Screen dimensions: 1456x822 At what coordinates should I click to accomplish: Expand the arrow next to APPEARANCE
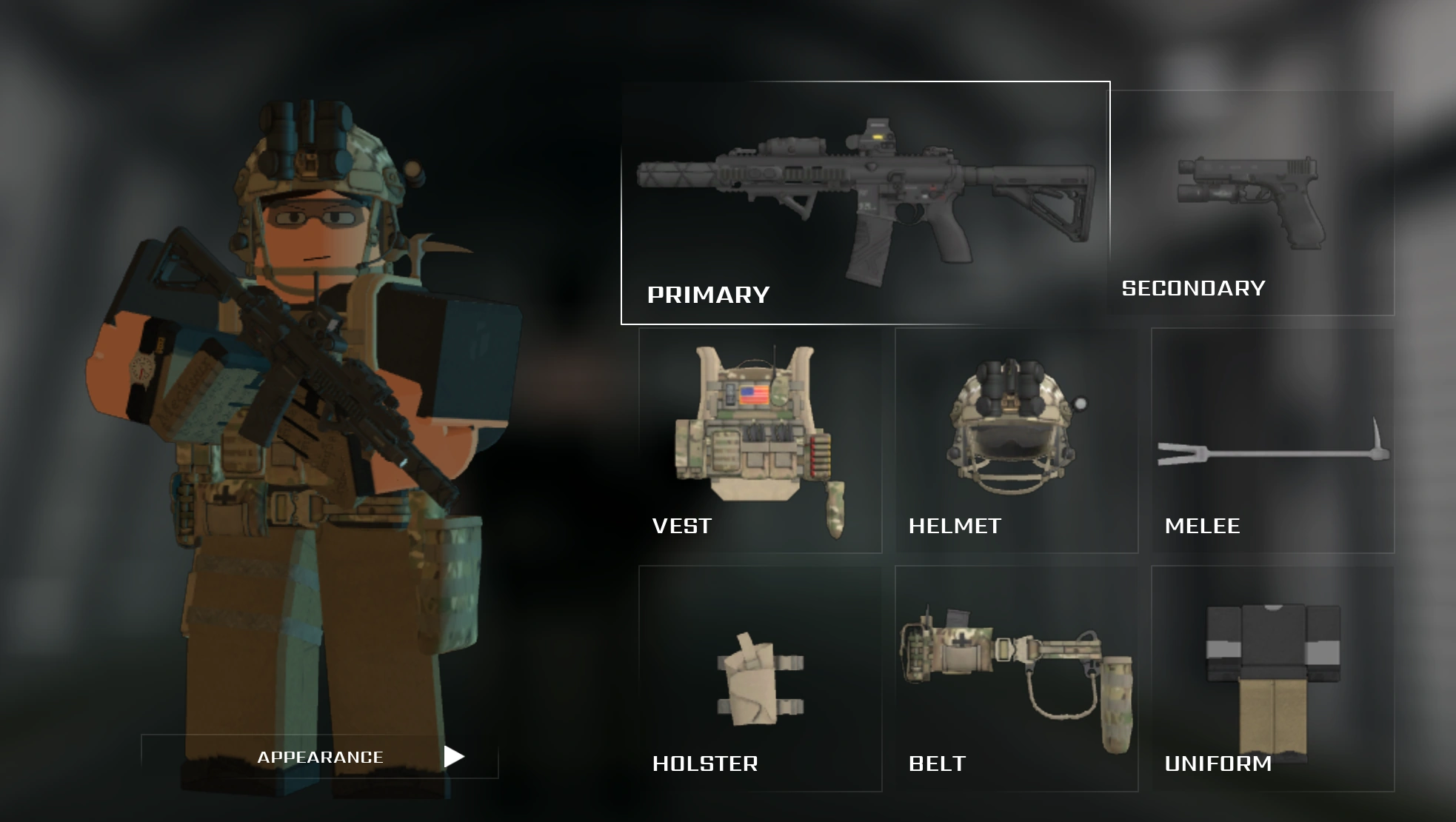454,757
